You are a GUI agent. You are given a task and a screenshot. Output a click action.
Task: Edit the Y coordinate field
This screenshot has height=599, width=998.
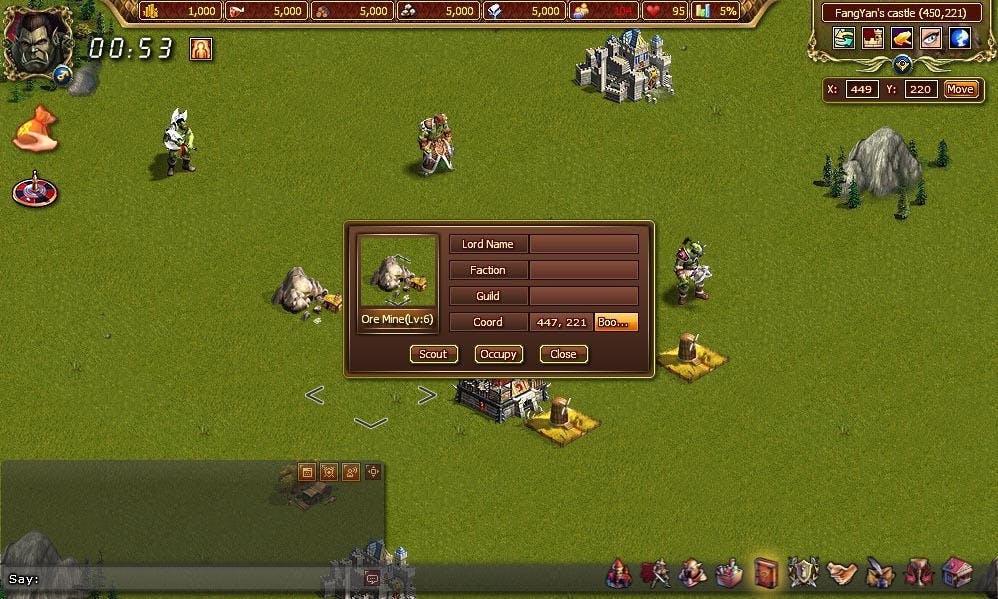(x=921, y=89)
